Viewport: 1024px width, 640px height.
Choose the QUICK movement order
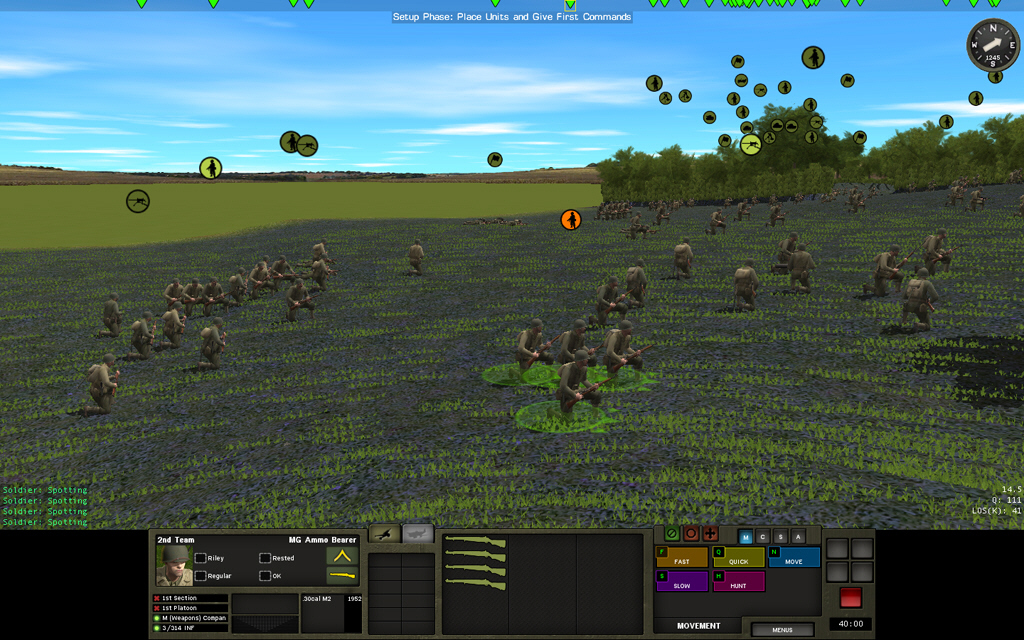(x=738, y=557)
